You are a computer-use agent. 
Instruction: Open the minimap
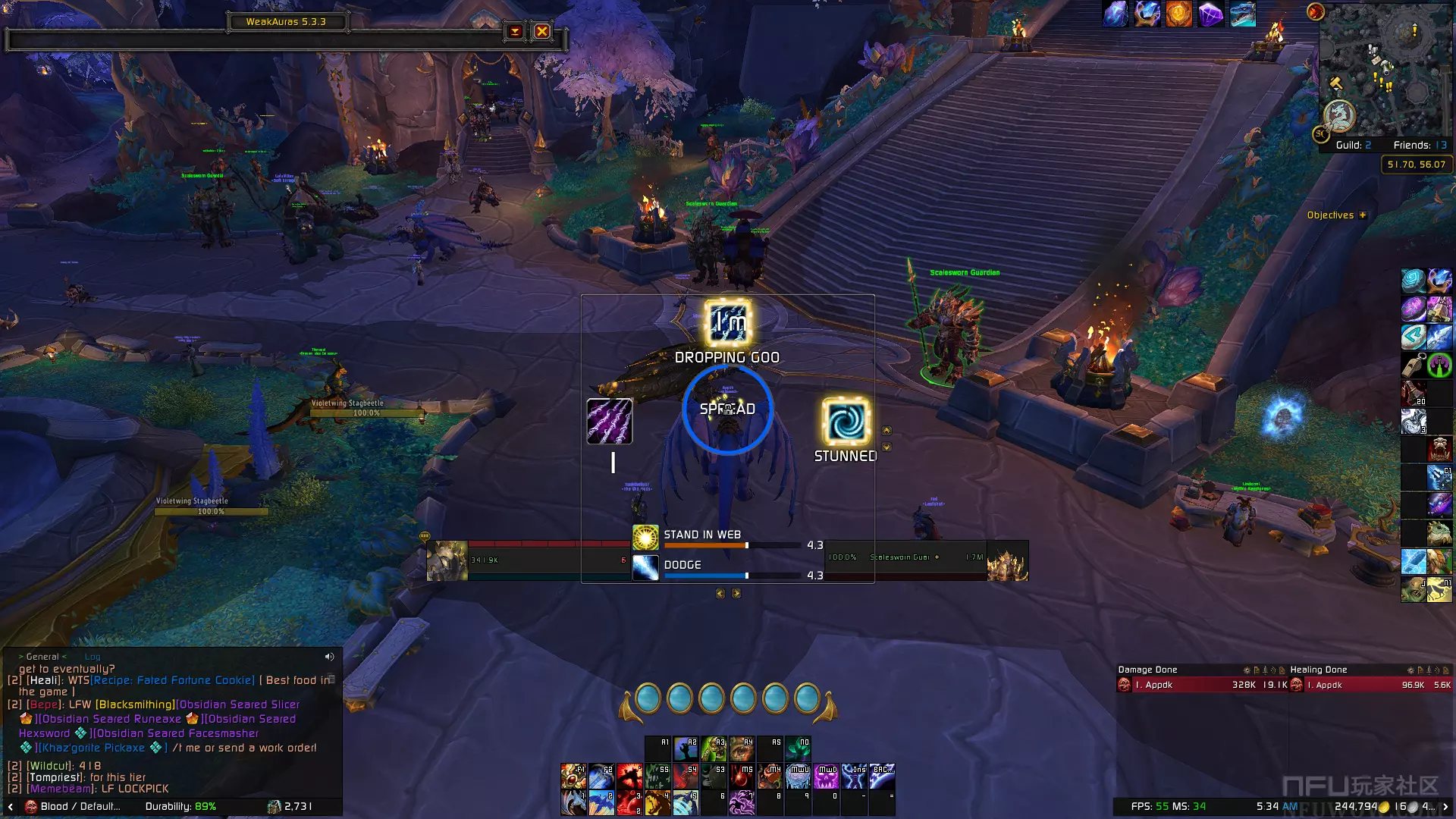coord(1384,68)
